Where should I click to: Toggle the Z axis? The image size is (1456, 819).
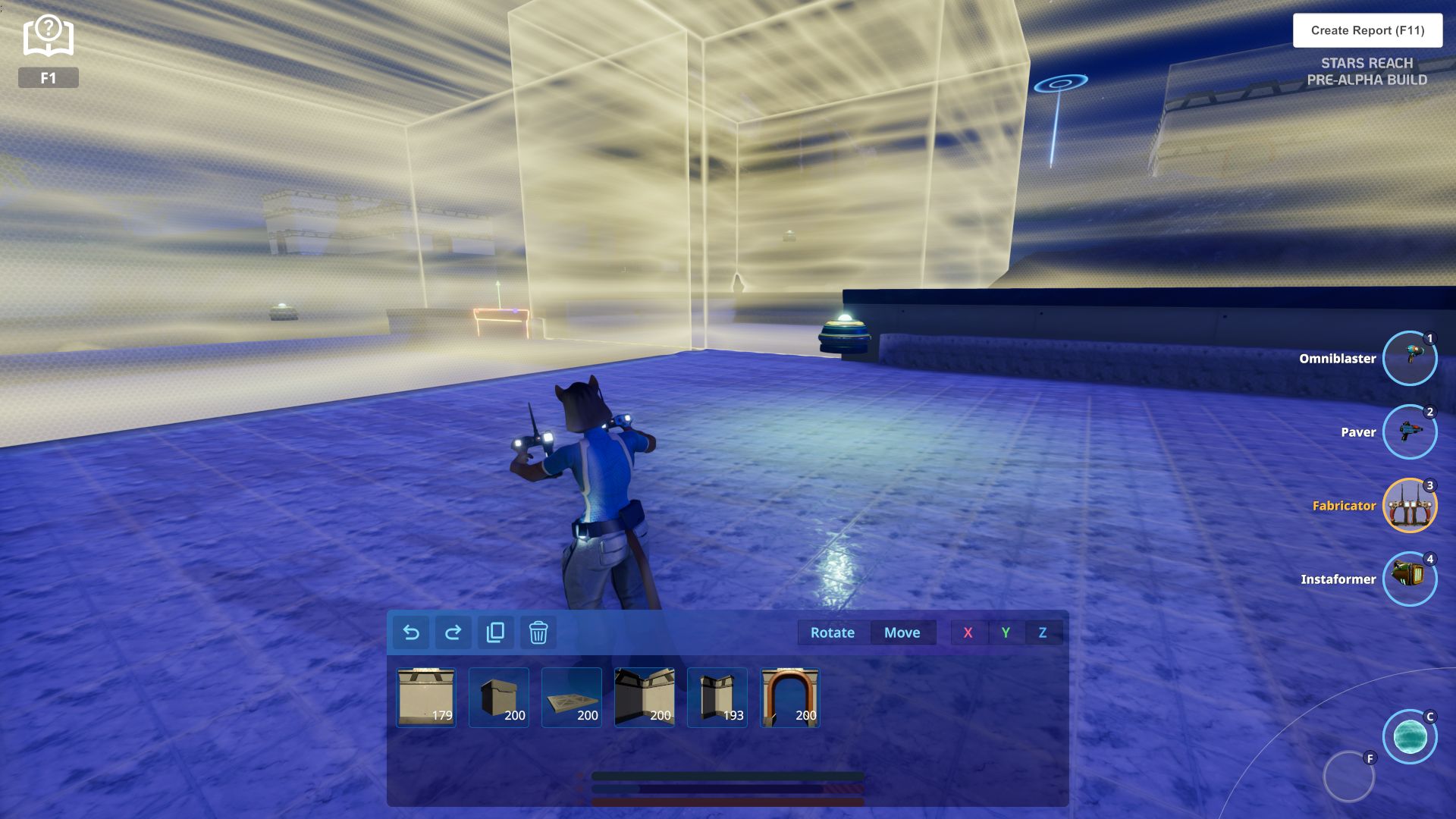[x=1043, y=632]
